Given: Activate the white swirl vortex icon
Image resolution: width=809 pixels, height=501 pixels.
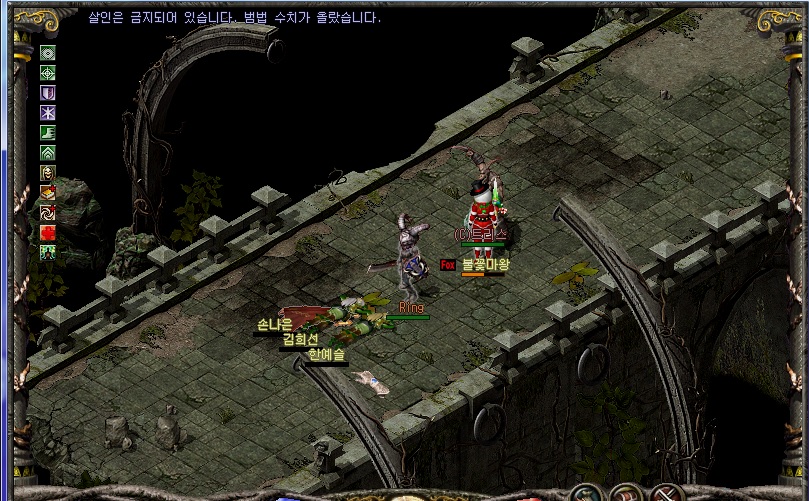Looking at the screenshot, I should (x=48, y=213).
